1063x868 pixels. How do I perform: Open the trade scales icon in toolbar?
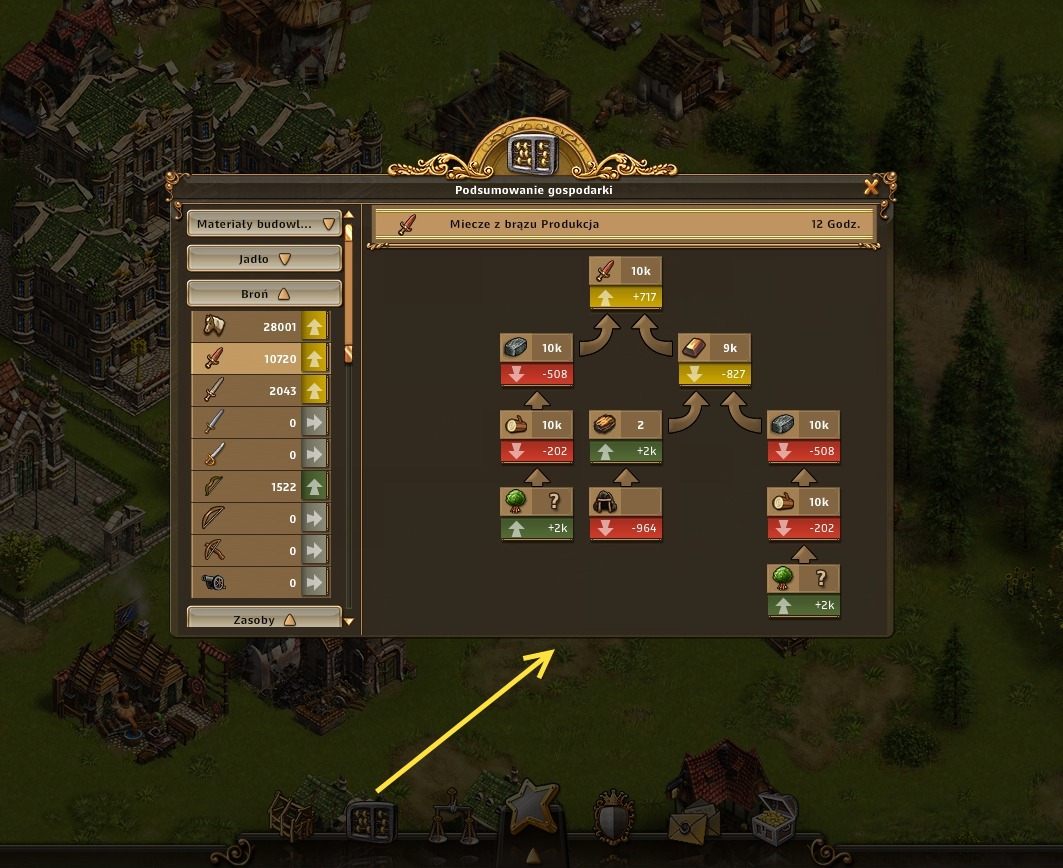click(x=451, y=815)
